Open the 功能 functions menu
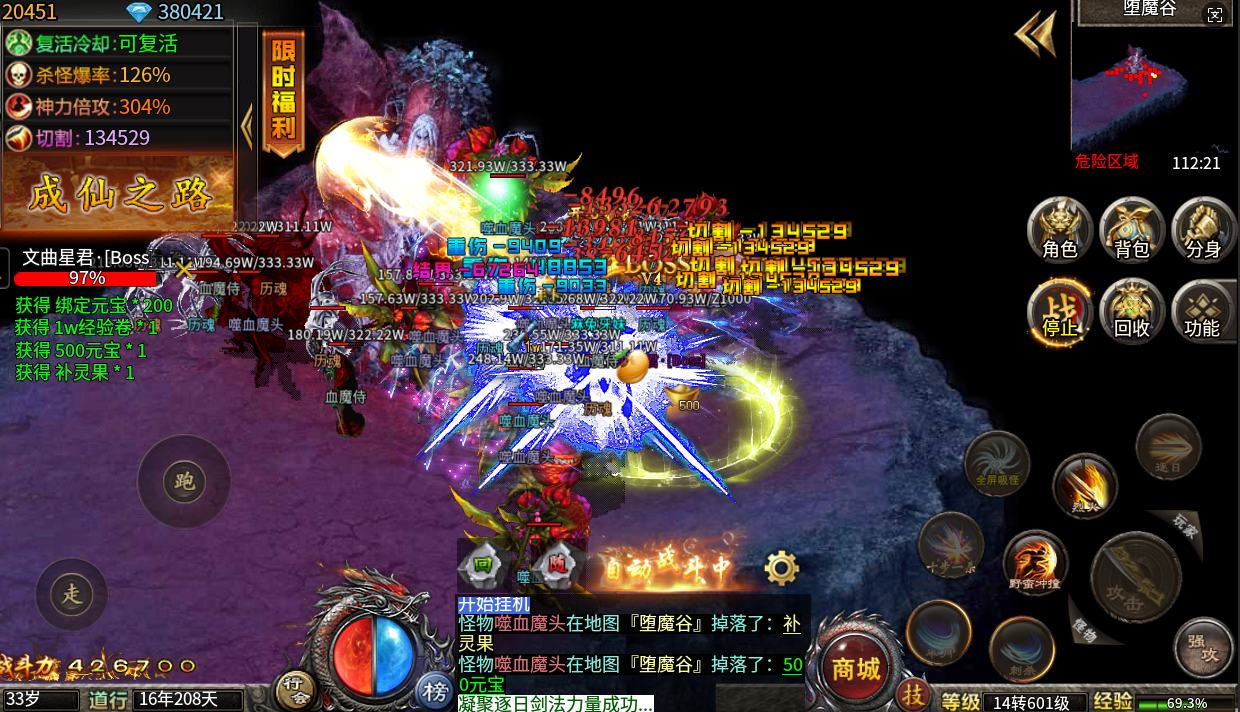This screenshot has height=712, width=1240. pos(1203,311)
